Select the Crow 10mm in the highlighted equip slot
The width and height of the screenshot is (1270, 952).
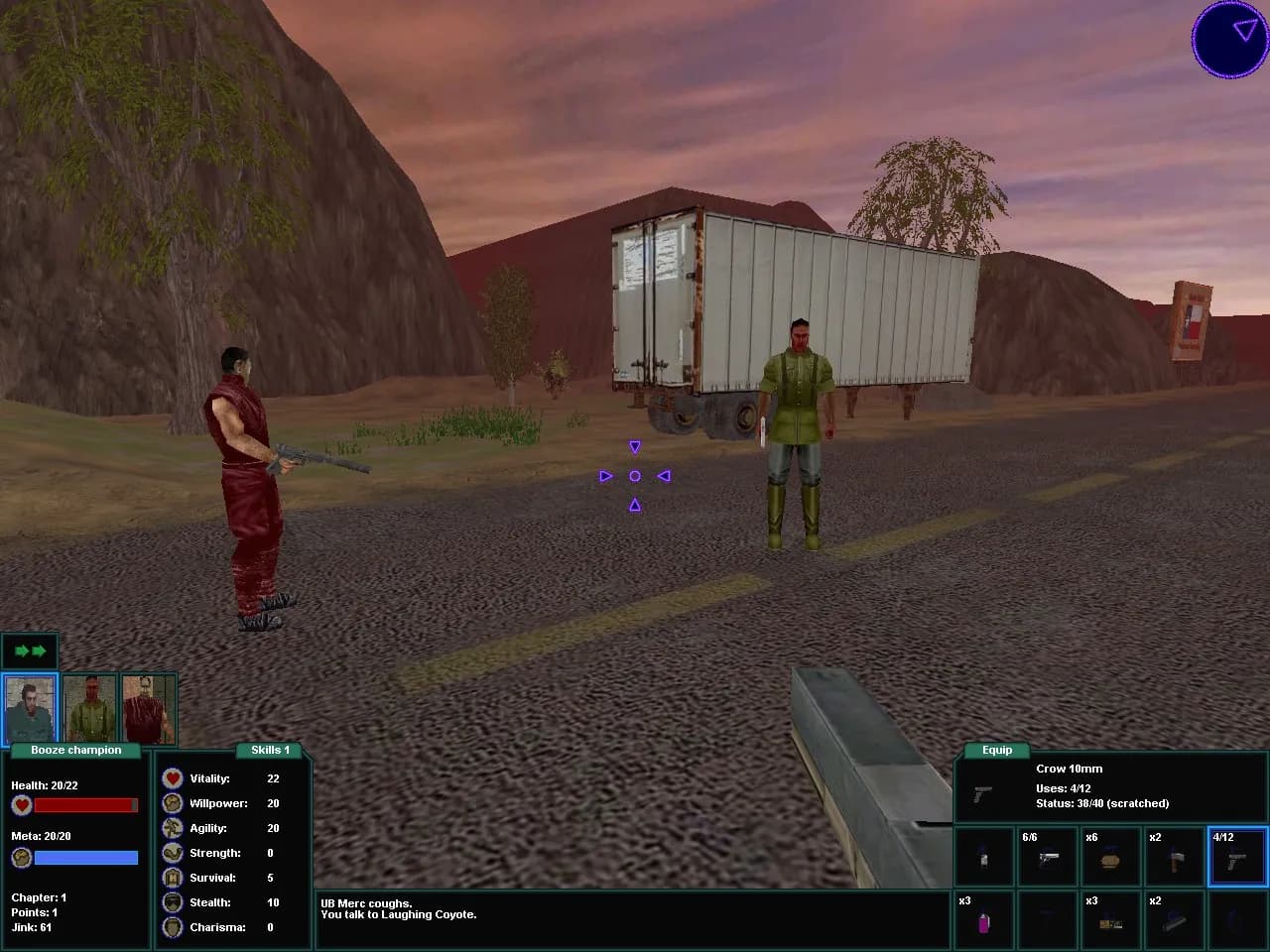[x=1237, y=856]
